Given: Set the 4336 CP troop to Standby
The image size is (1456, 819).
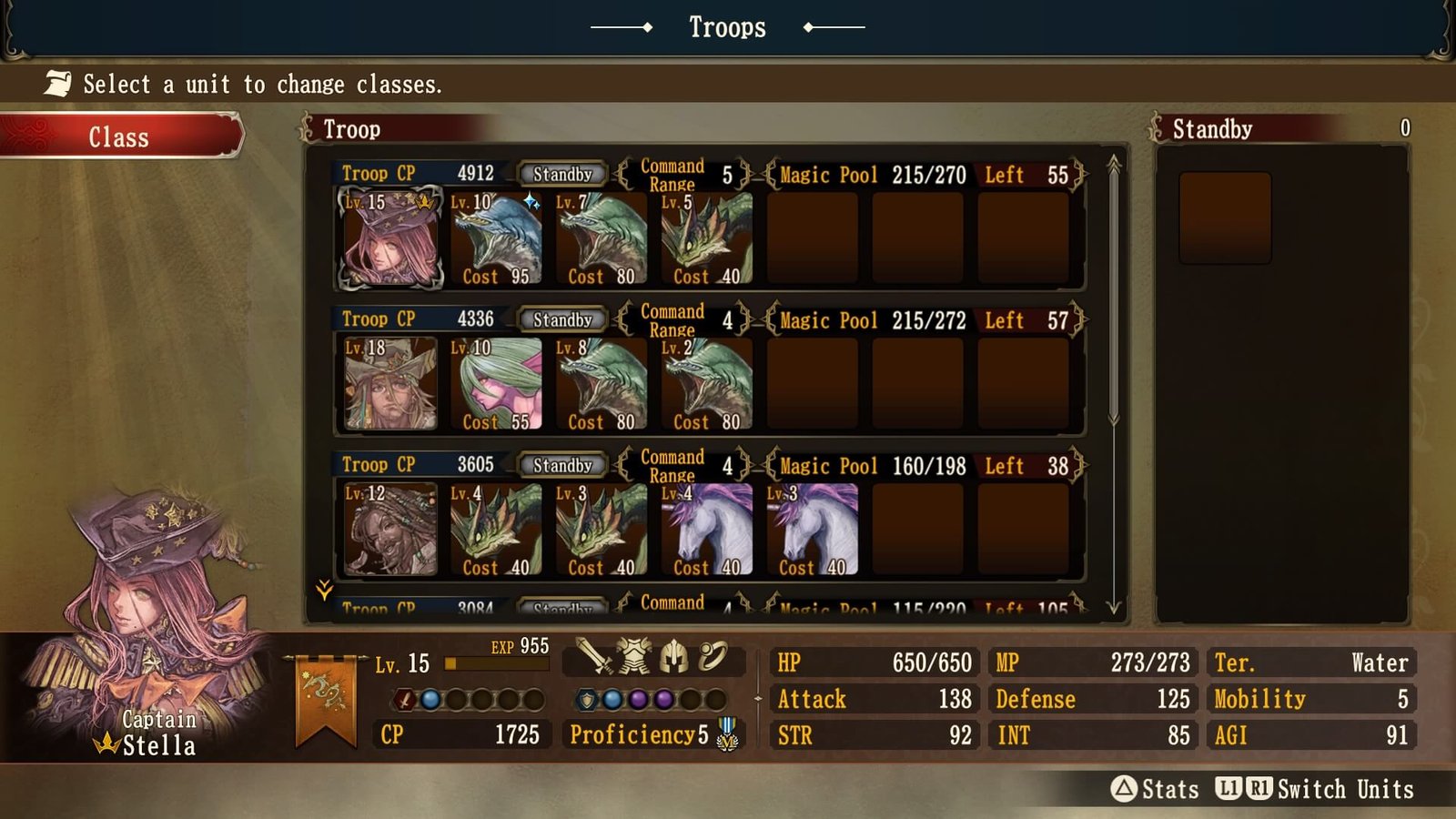Looking at the screenshot, I should pos(562,319).
